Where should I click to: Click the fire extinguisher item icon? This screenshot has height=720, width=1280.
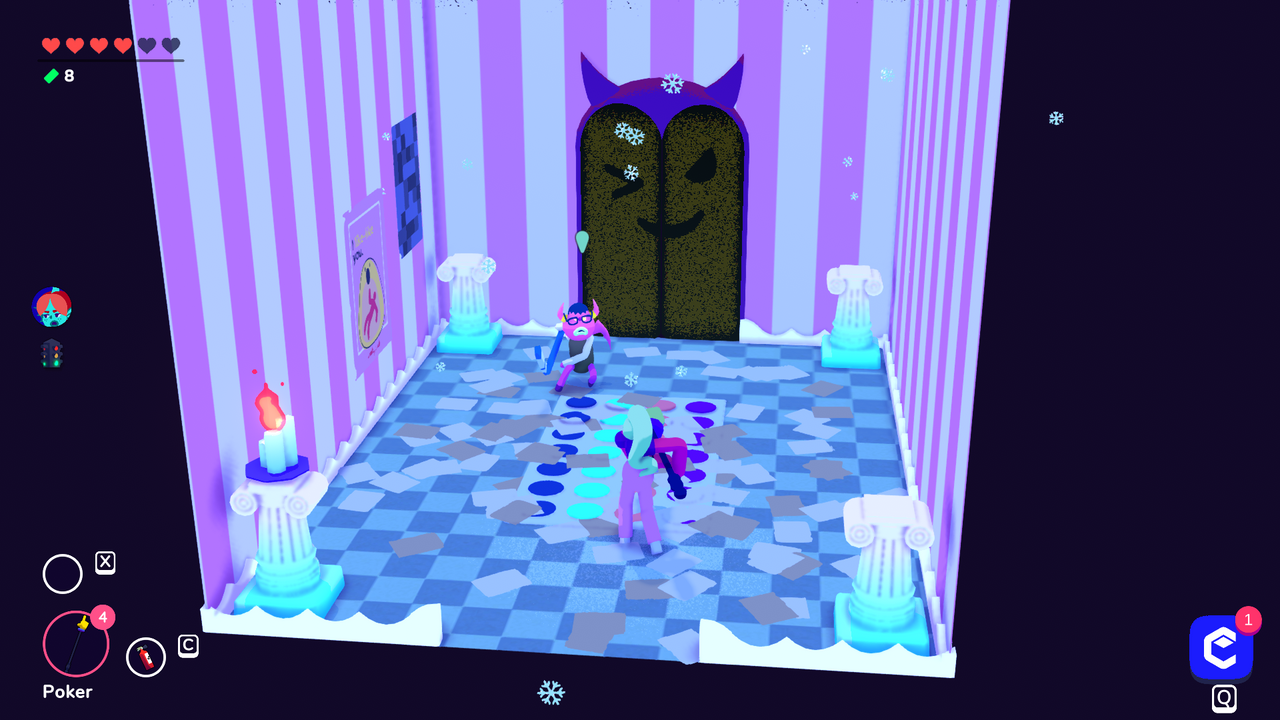click(x=146, y=657)
